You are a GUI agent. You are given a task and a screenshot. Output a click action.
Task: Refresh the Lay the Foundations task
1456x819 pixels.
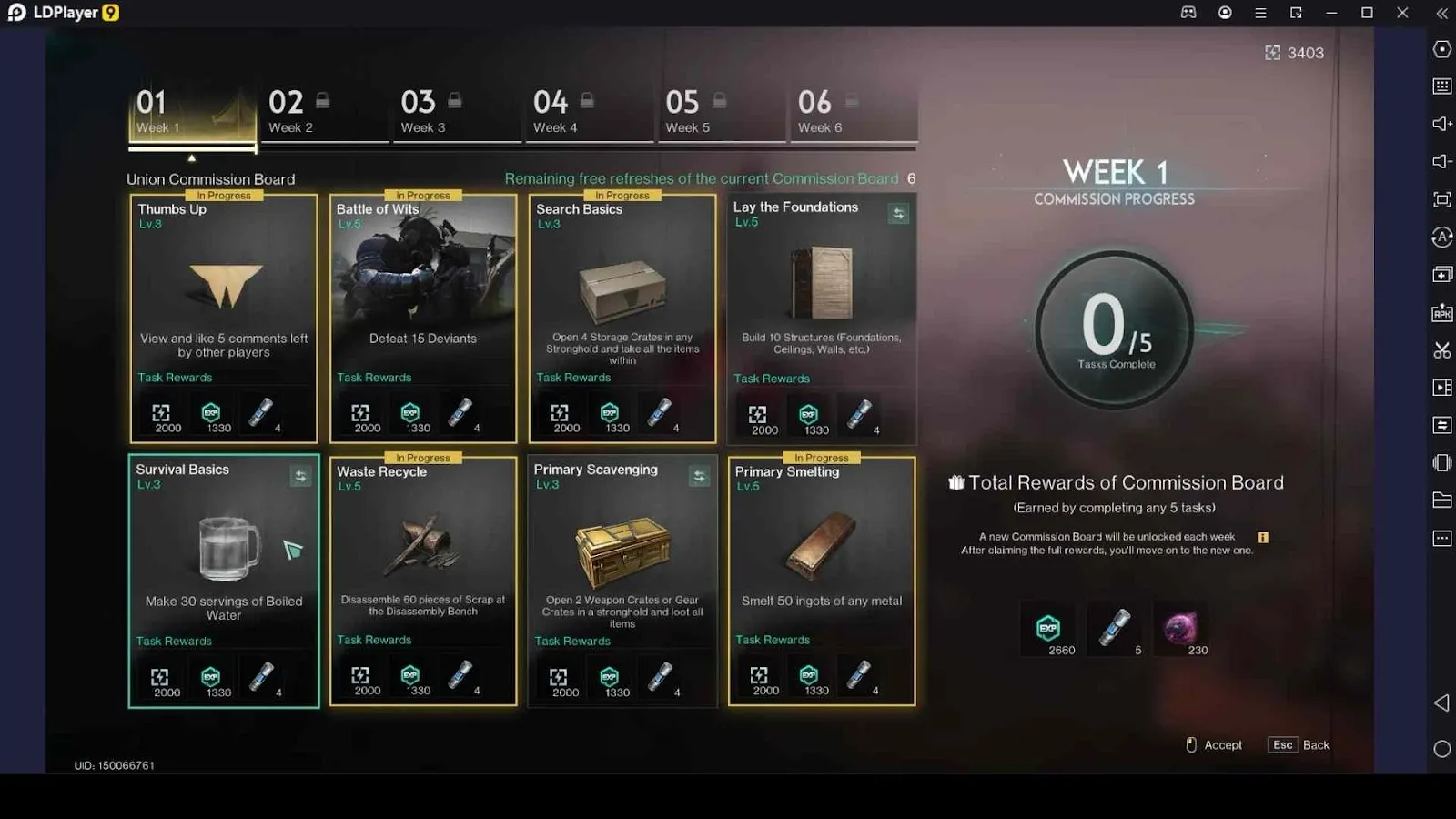pyautogui.click(x=898, y=214)
